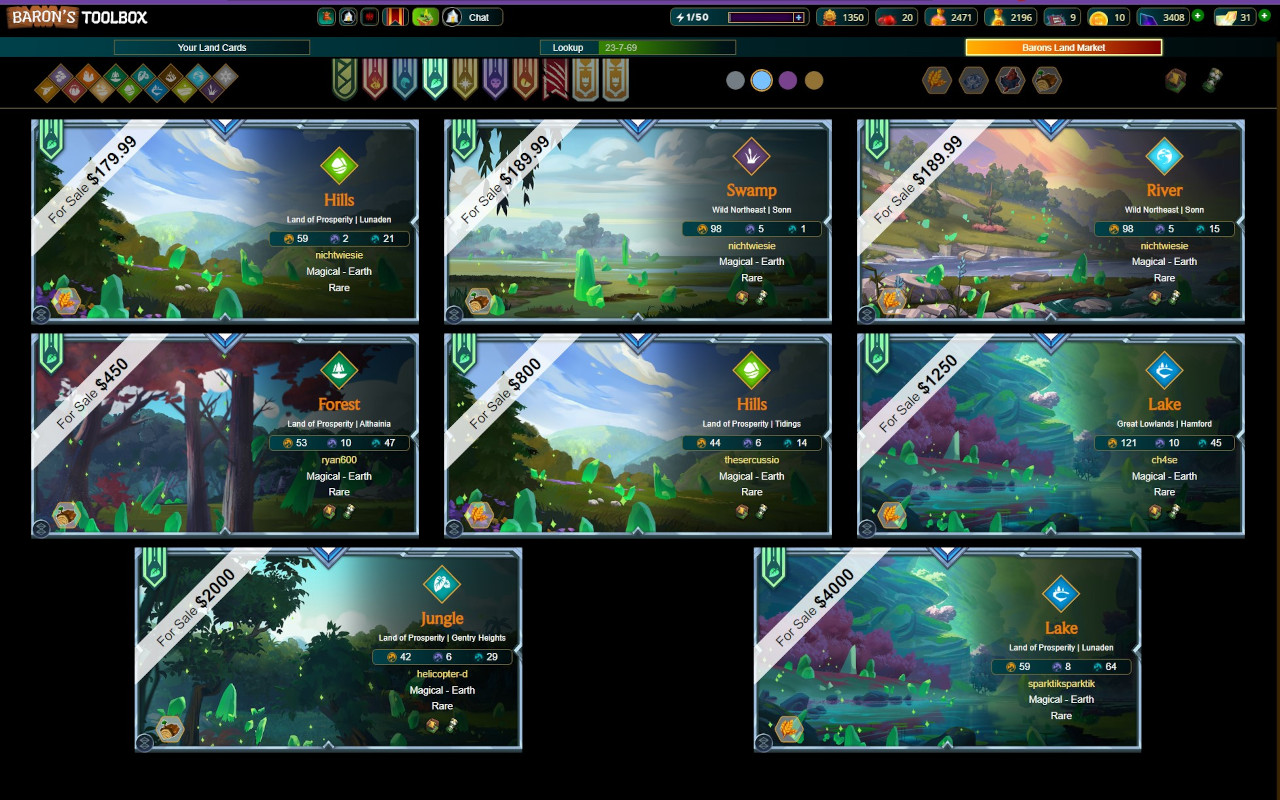Click the green land icon in the top toolbar
This screenshot has height=800, width=1280.
(424, 17)
